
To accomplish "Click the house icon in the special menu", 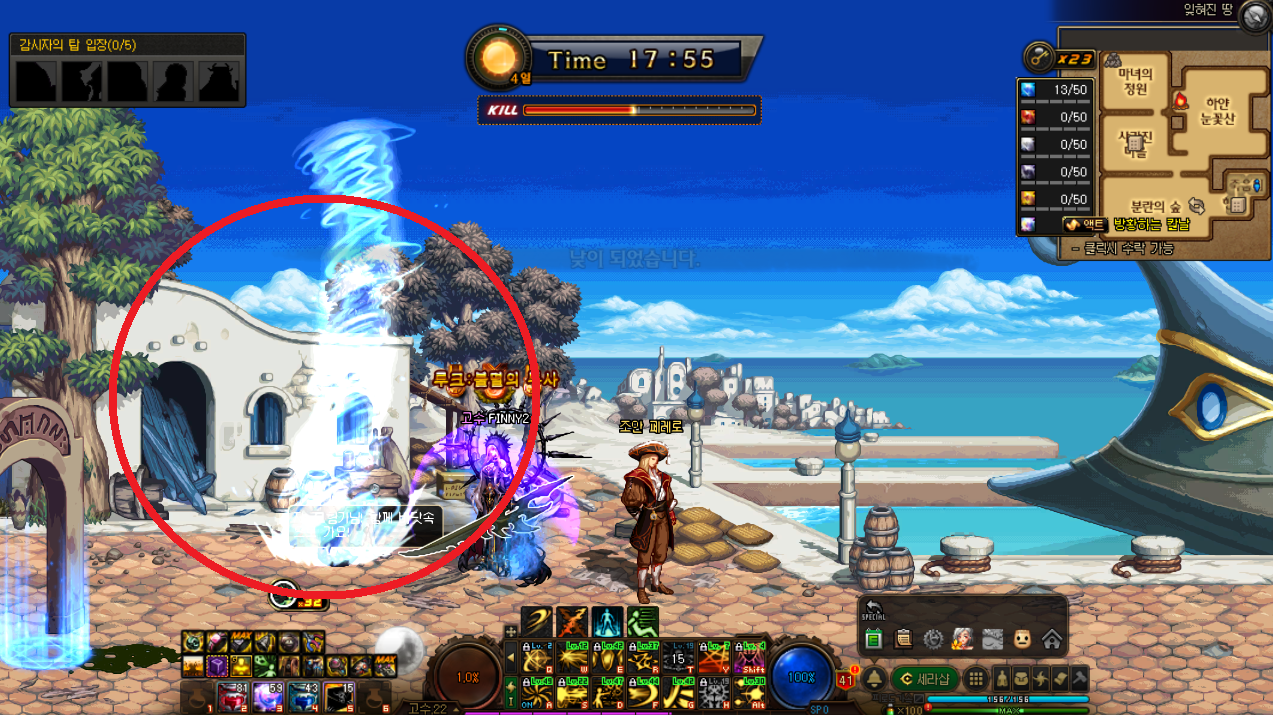I will click(x=1051, y=638).
